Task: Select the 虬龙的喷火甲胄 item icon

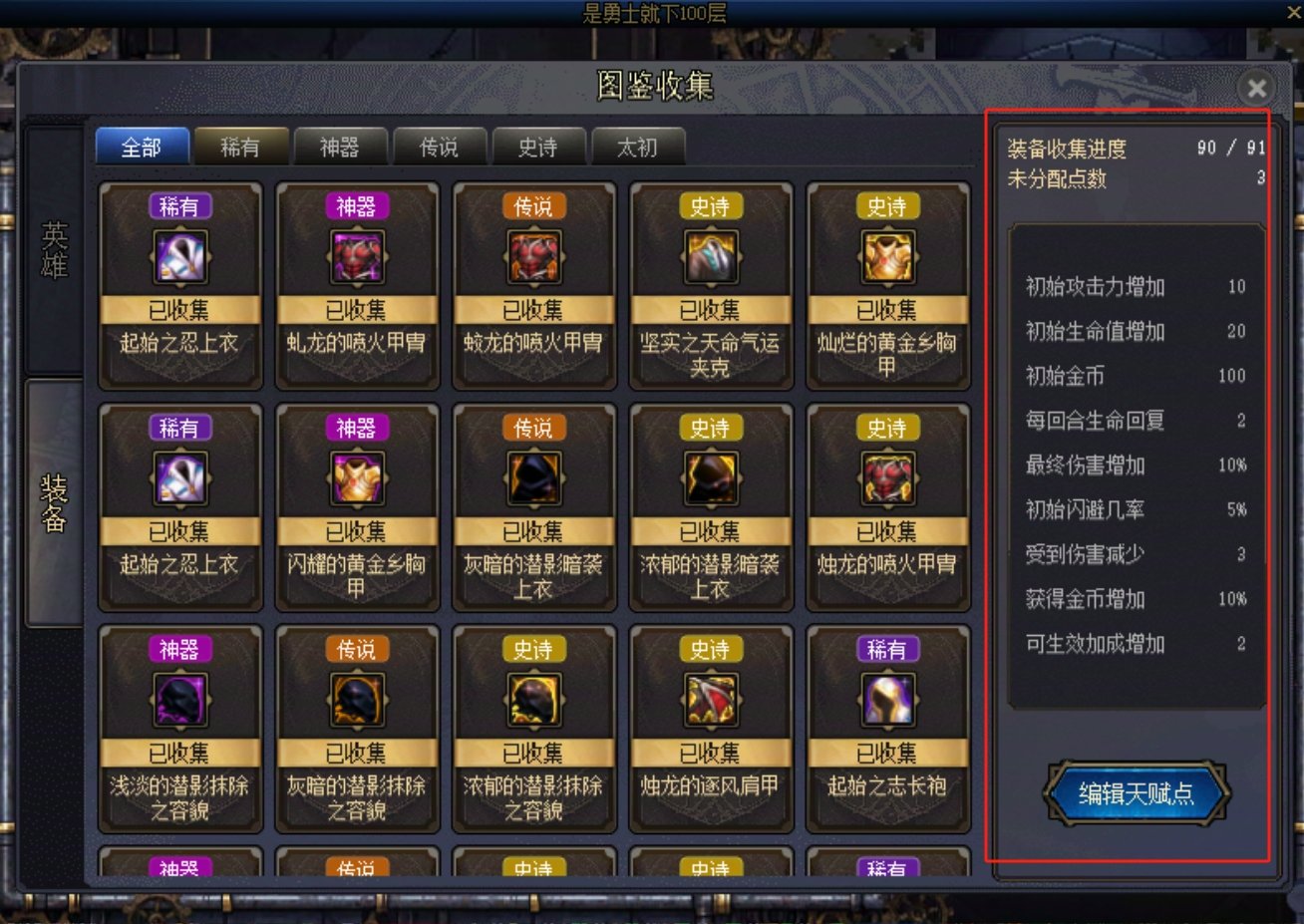Action: [356, 255]
